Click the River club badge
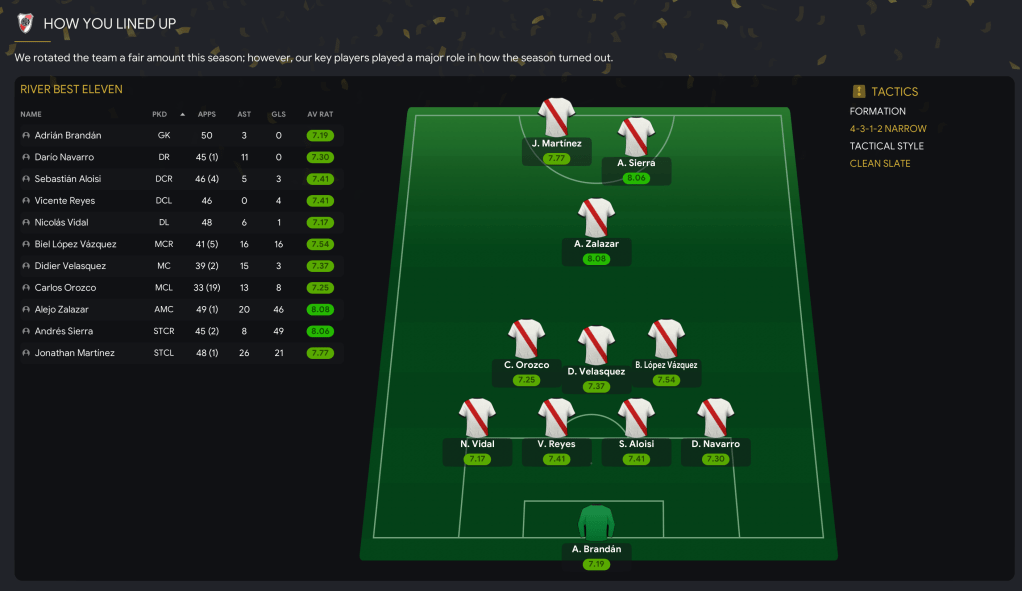 pyautogui.click(x=26, y=23)
